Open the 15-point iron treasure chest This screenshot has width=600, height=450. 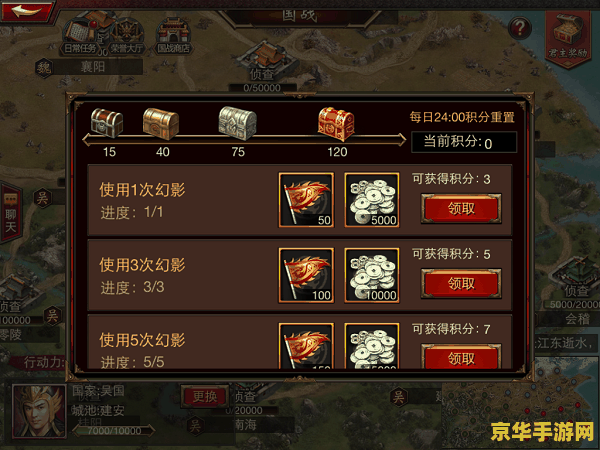tap(107, 125)
